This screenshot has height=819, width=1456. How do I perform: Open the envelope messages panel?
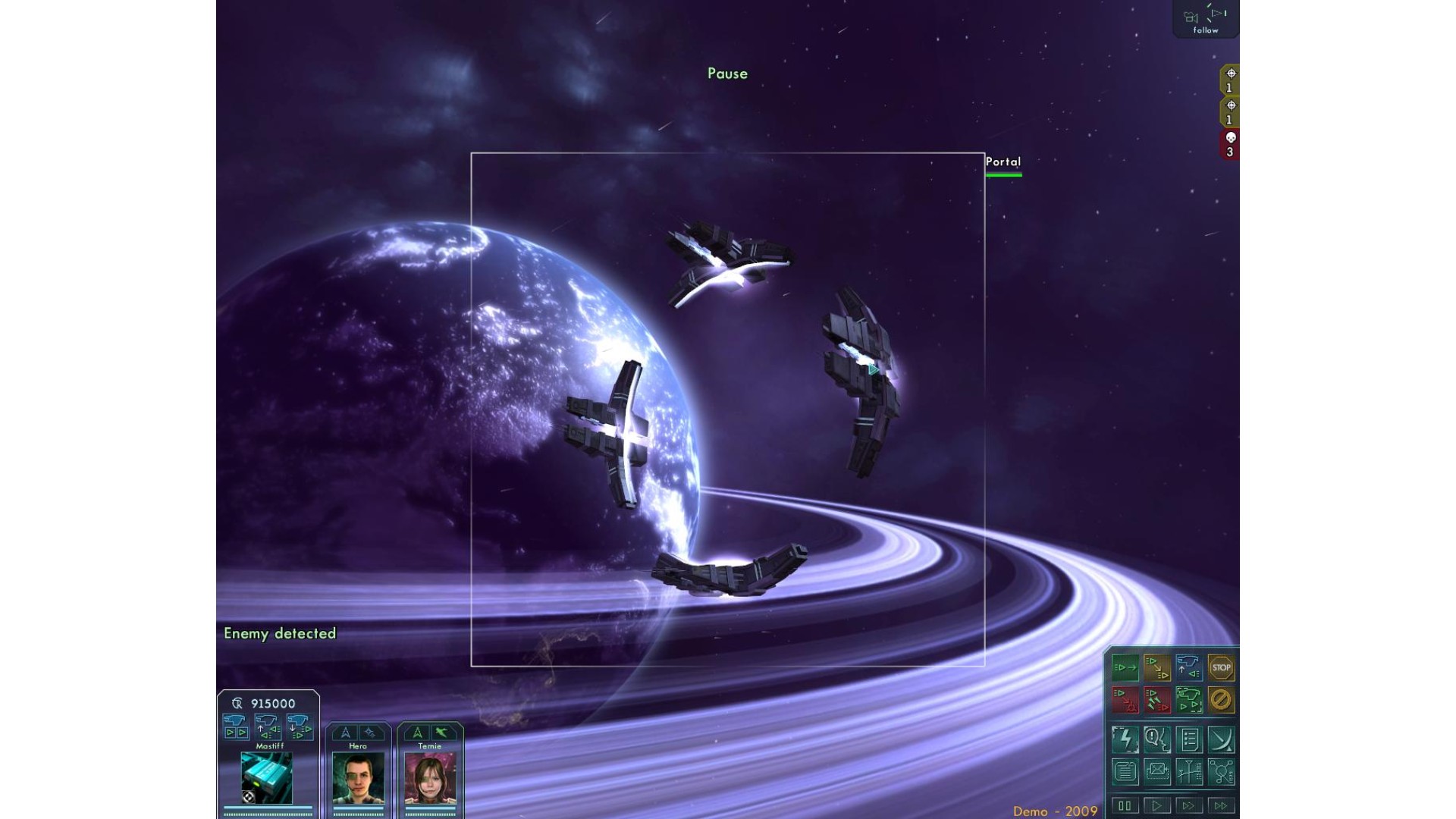tap(1157, 772)
